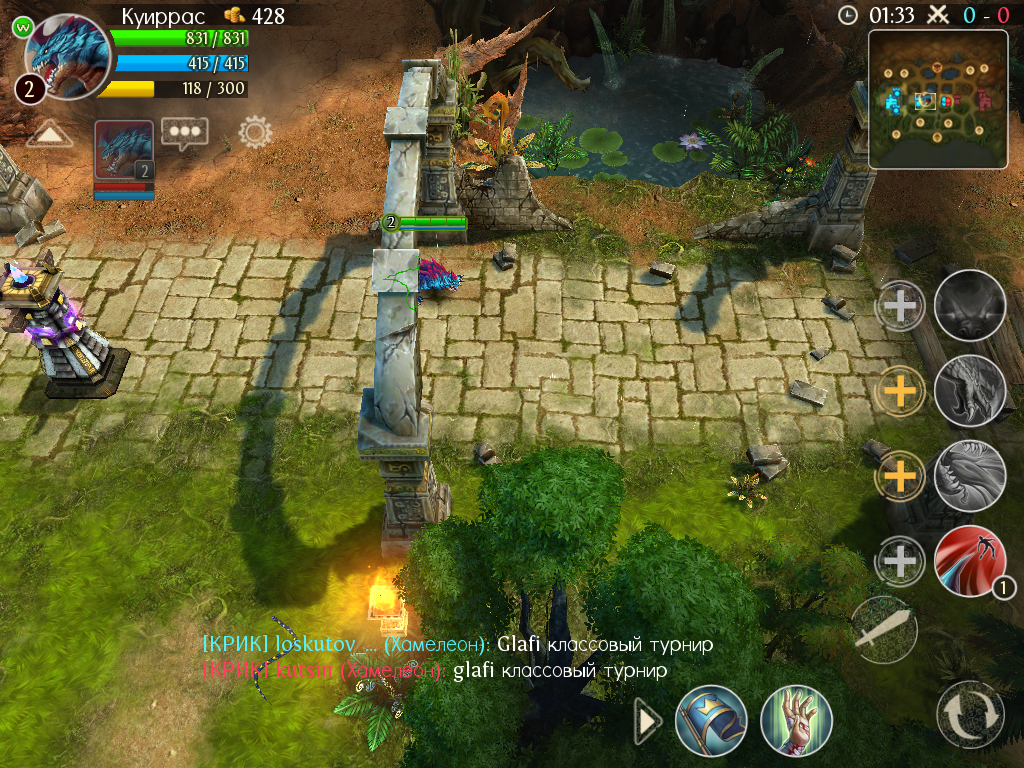Open the minimap
Image resolution: width=1024 pixels, height=768 pixels.
tap(937, 98)
